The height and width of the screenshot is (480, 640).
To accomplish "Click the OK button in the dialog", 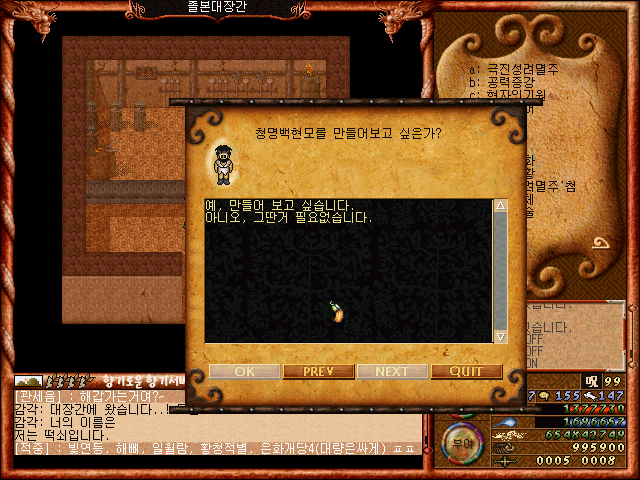I will [x=245, y=371].
